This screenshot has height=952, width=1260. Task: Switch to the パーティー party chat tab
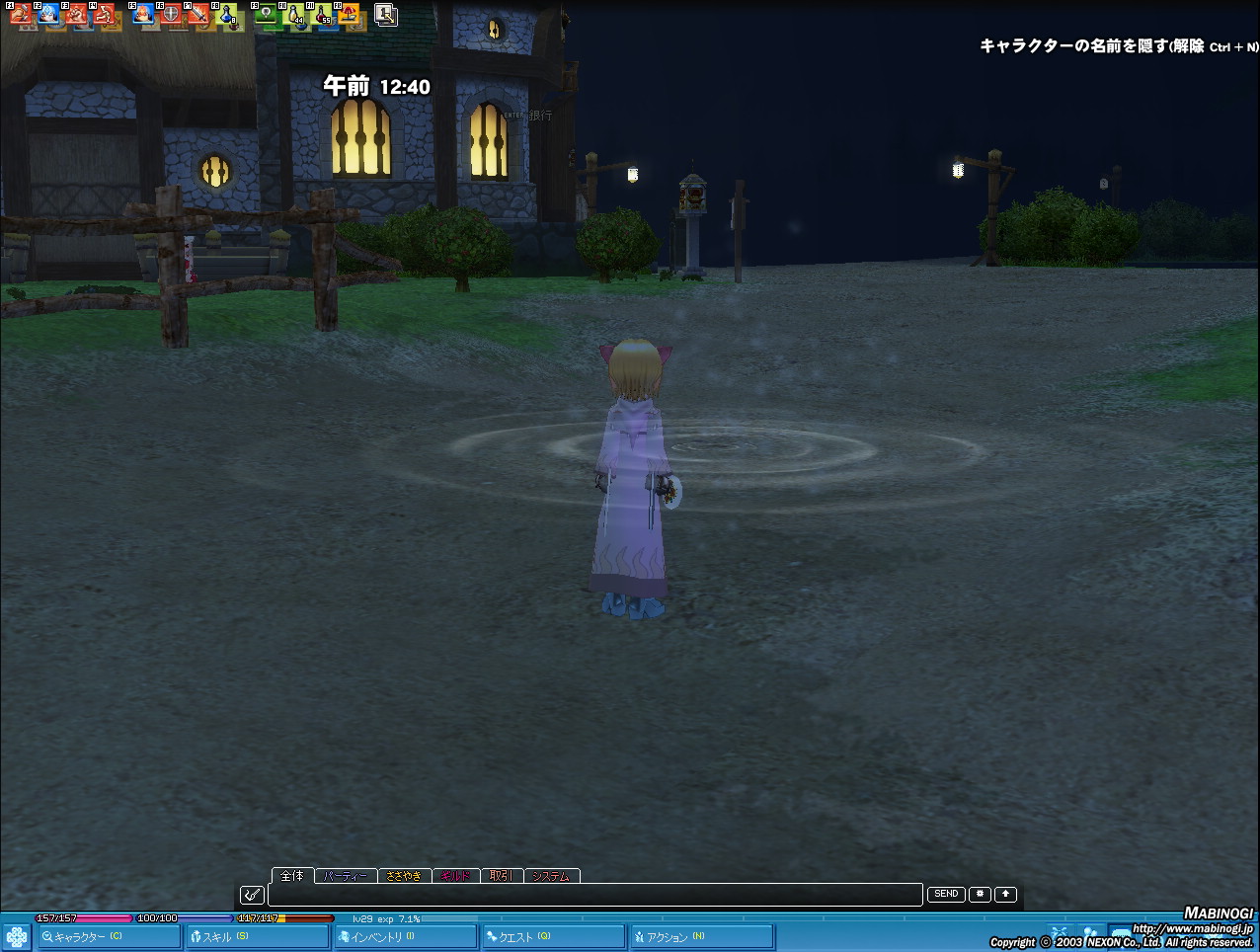coord(346,876)
